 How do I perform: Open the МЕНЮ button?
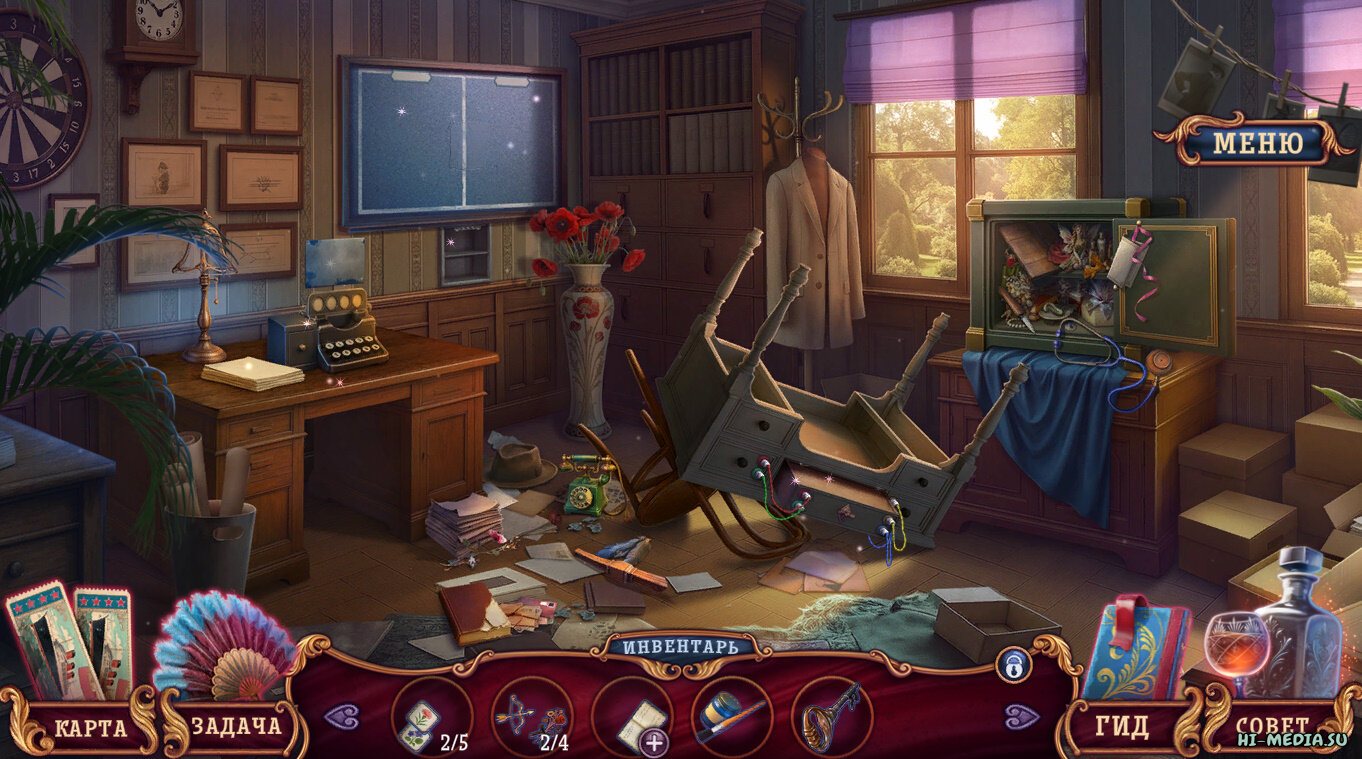click(1257, 143)
